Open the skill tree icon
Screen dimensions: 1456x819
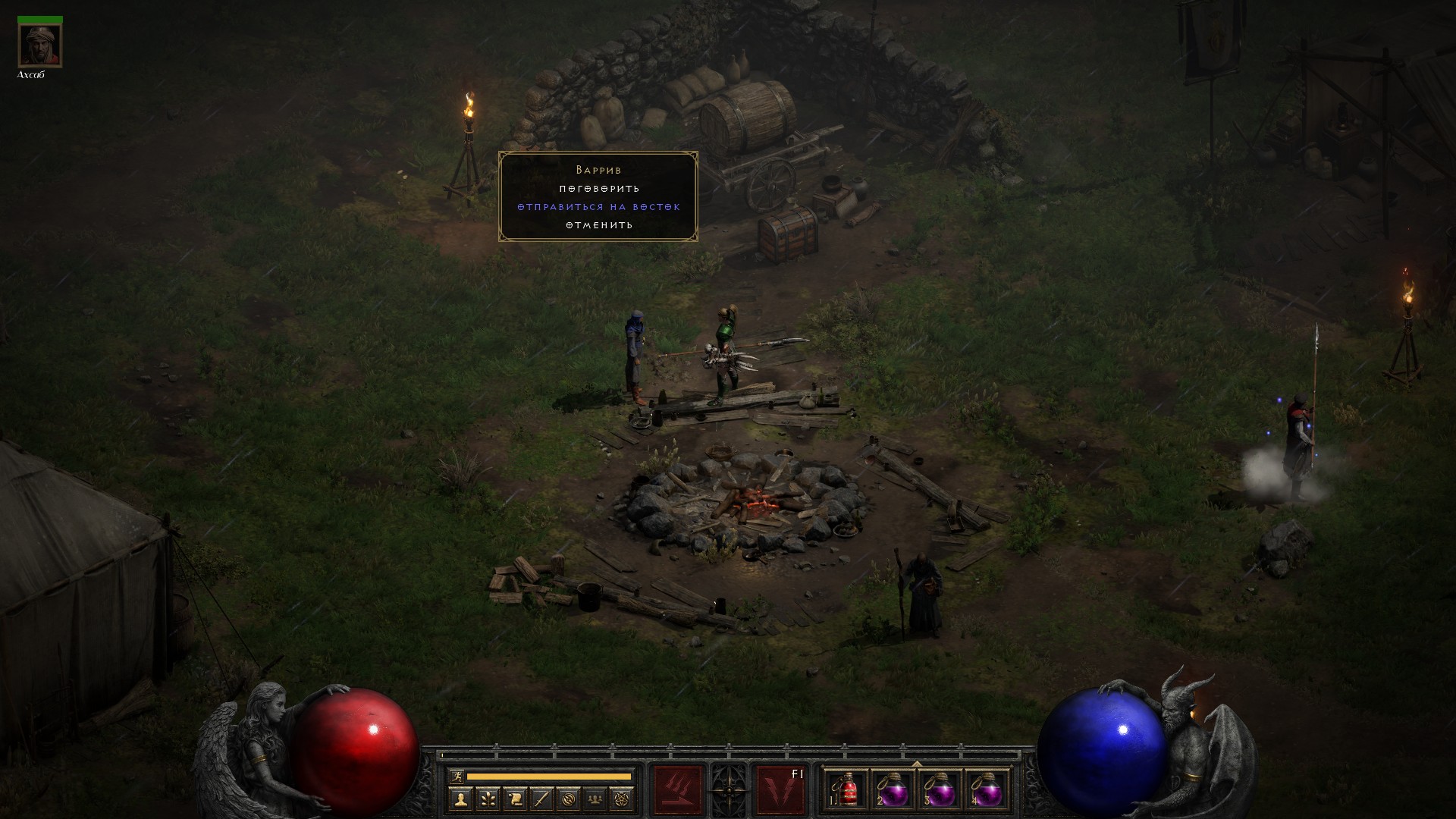tap(488, 799)
